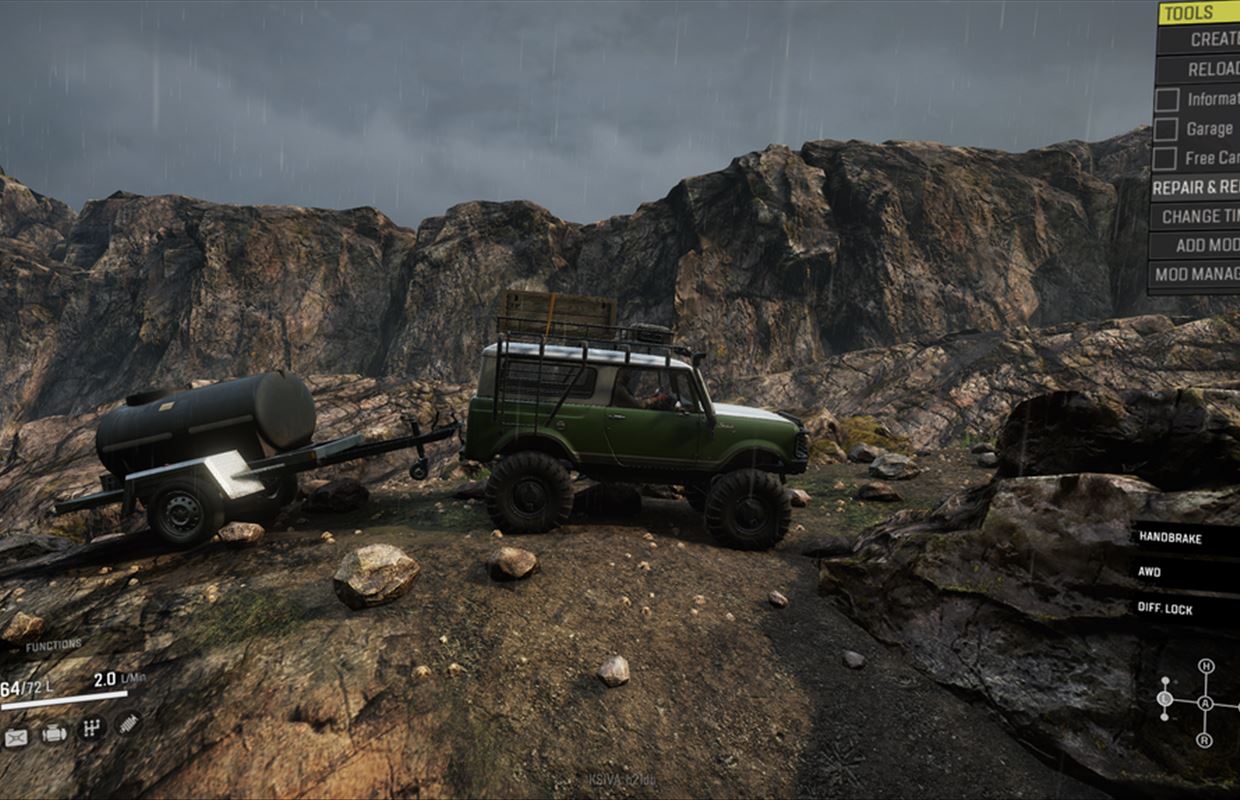Open the Mod Manager

click(1196, 273)
